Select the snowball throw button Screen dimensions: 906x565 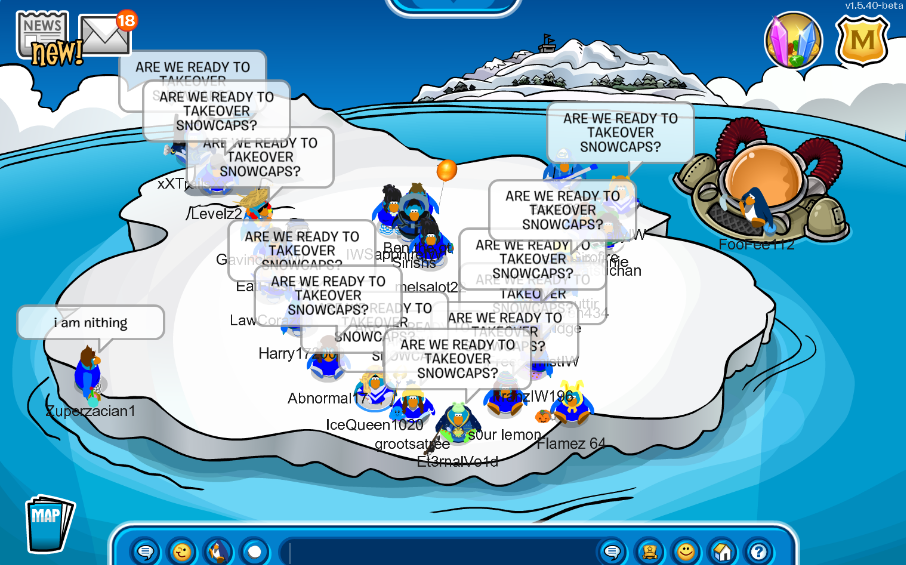point(254,551)
